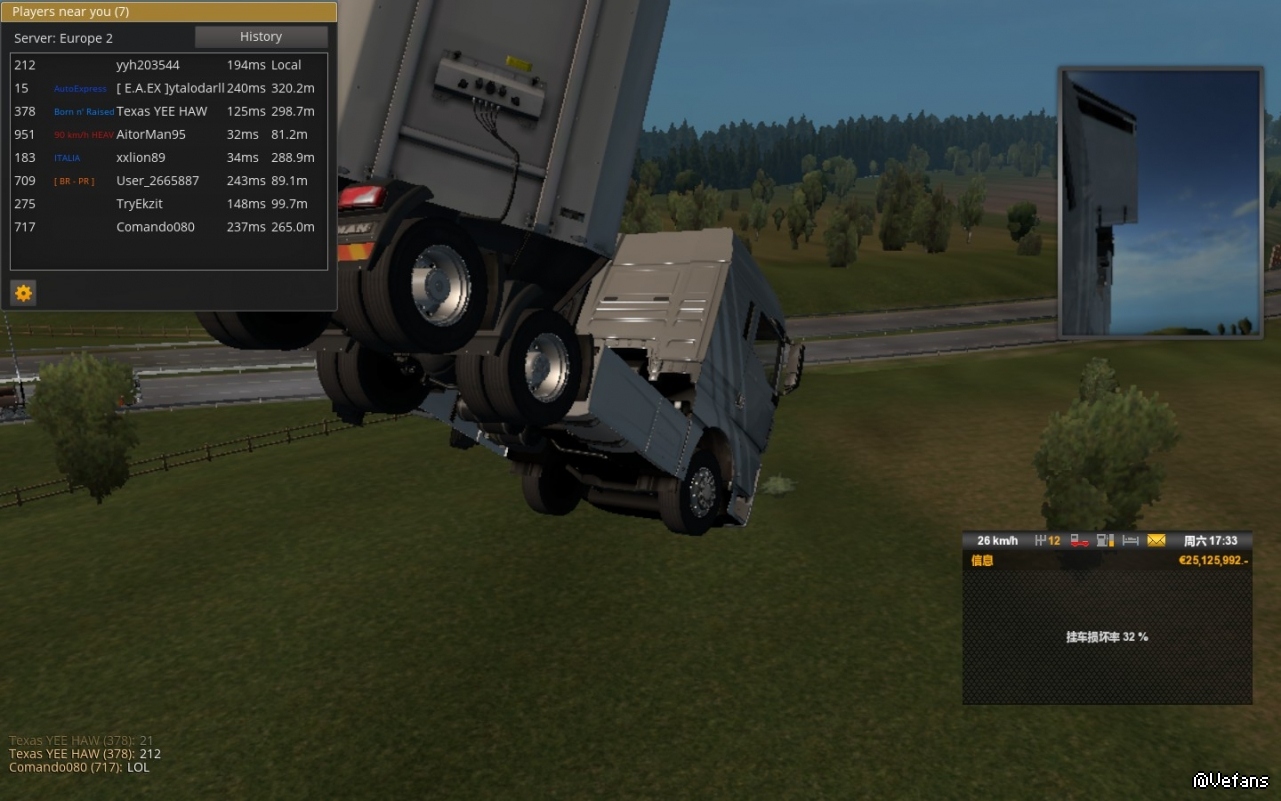Screen dimensions: 1281x801
Task: Open the yellow mail envelope icon
Action: click(1156, 541)
